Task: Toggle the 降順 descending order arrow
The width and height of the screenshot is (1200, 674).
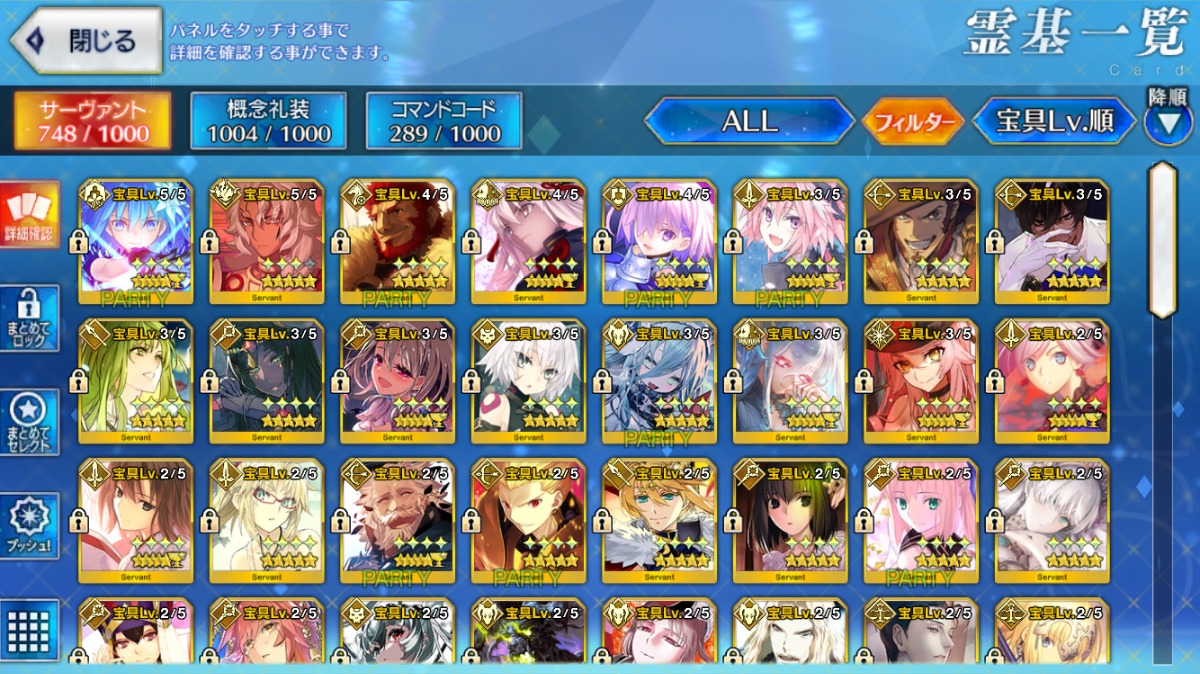Action: tap(1167, 124)
